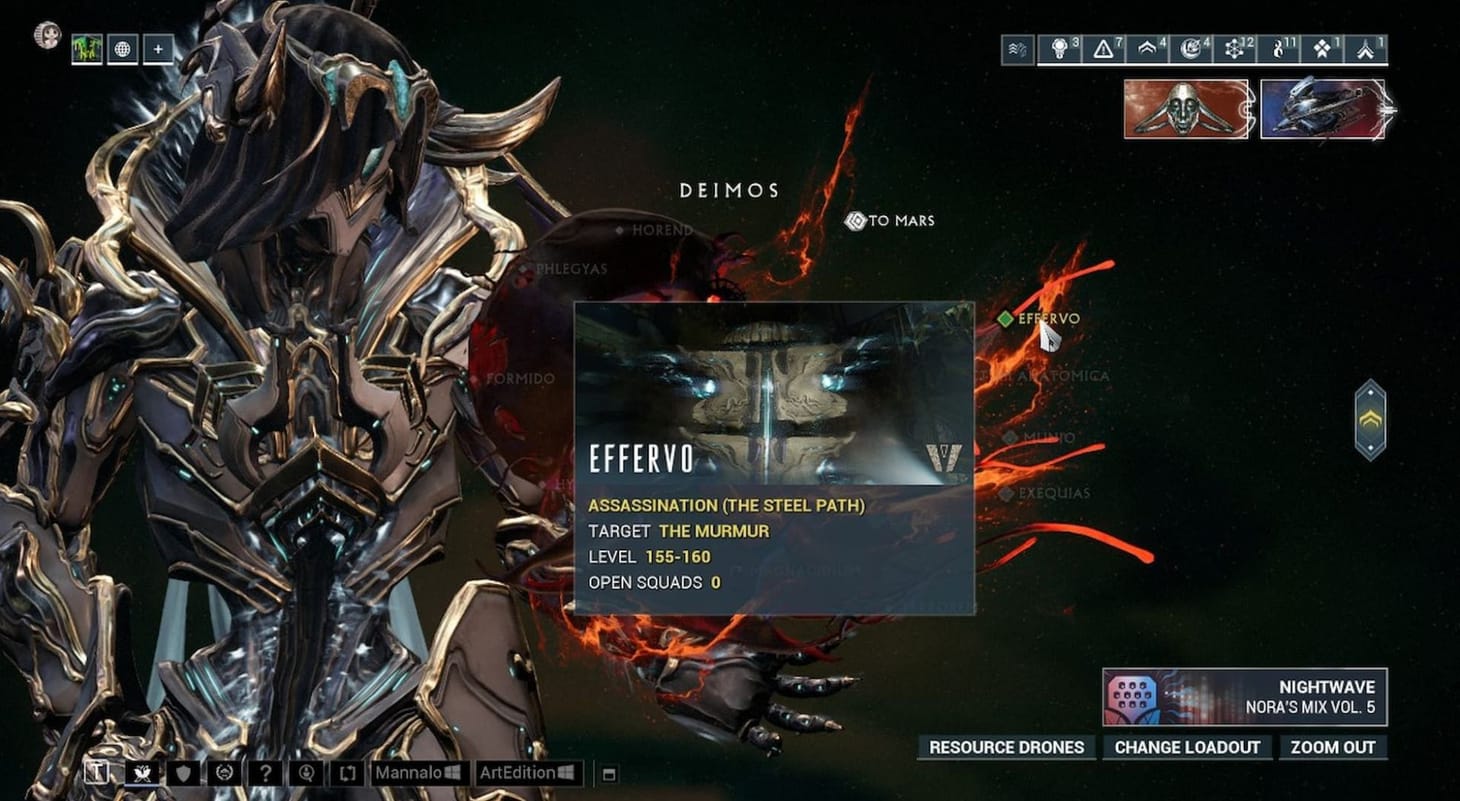
Task: Toggle the shield icon in the bottom bar
Action: pos(183,772)
